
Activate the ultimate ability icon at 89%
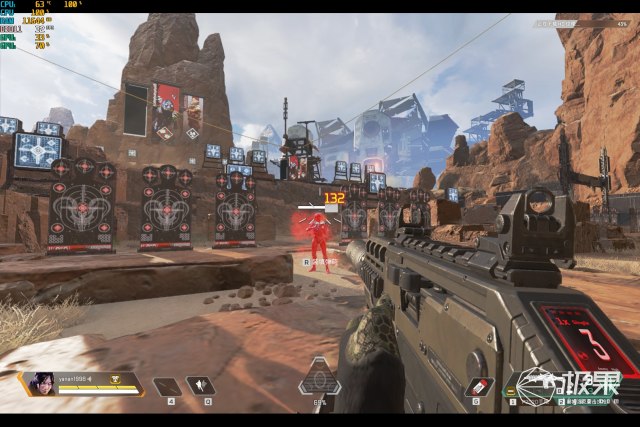click(319, 380)
